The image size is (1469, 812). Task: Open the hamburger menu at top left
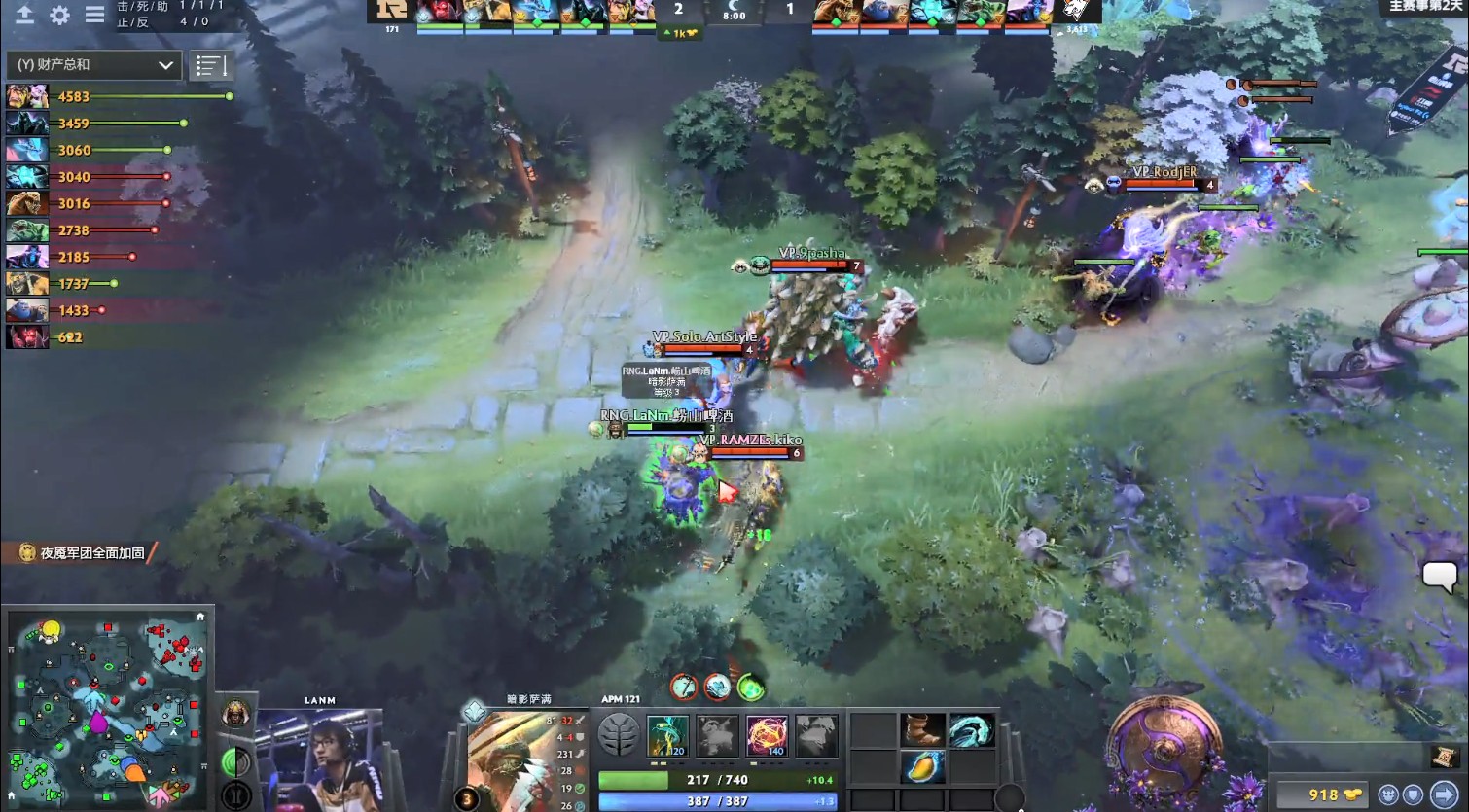tap(93, 16)
